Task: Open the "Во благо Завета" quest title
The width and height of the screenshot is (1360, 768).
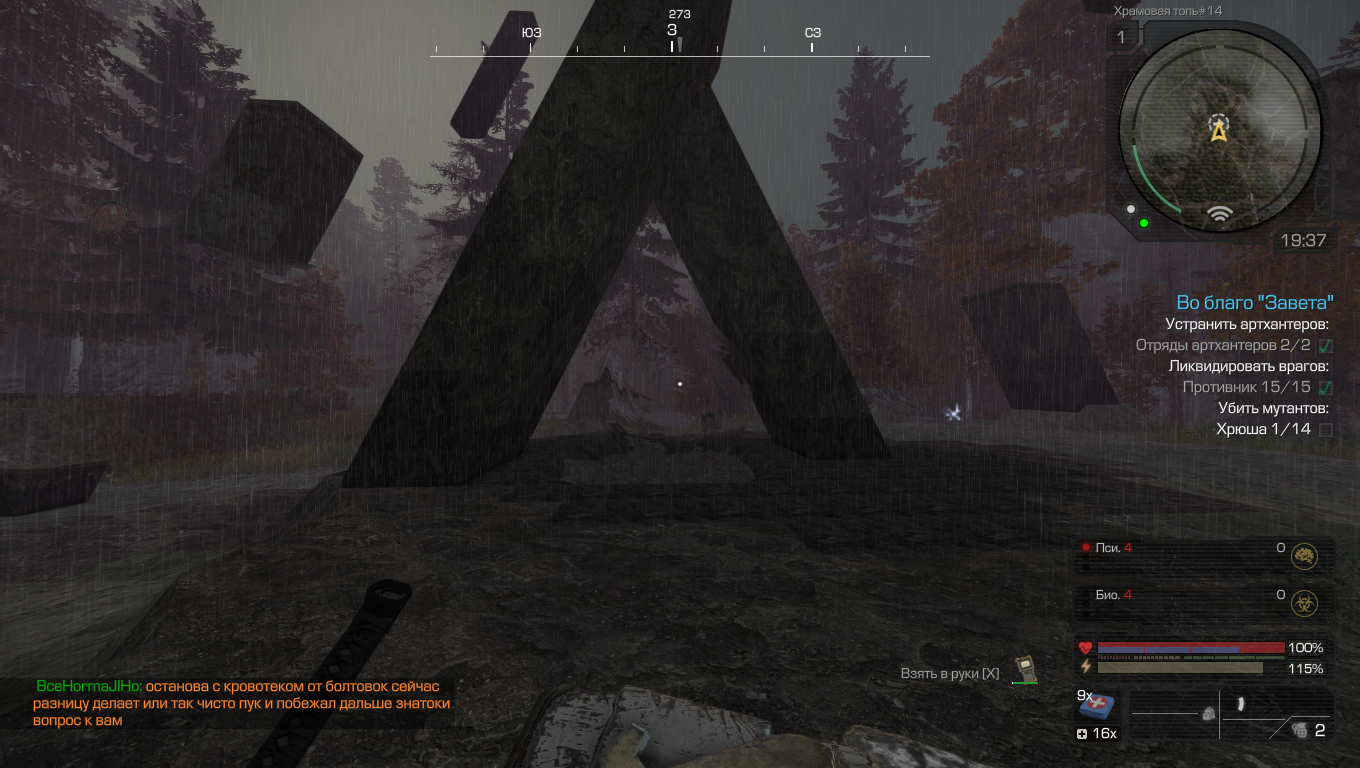Action: (1255, 303)
